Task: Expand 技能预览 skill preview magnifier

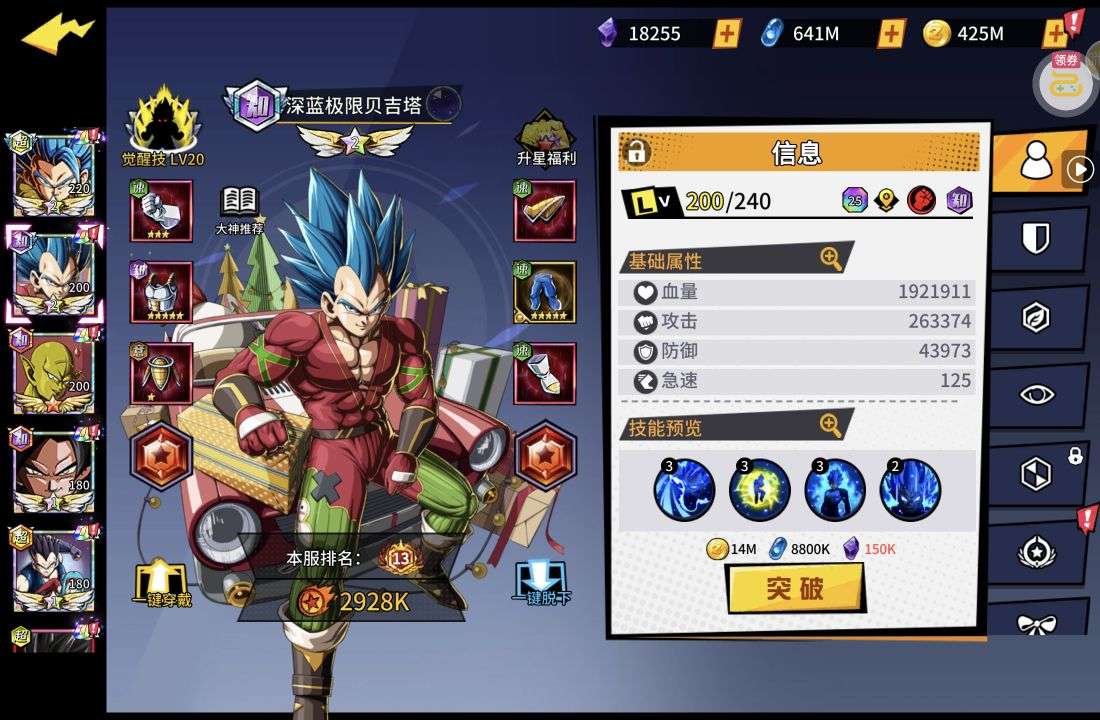Action: pyautogui.click(x=831, y=426)
